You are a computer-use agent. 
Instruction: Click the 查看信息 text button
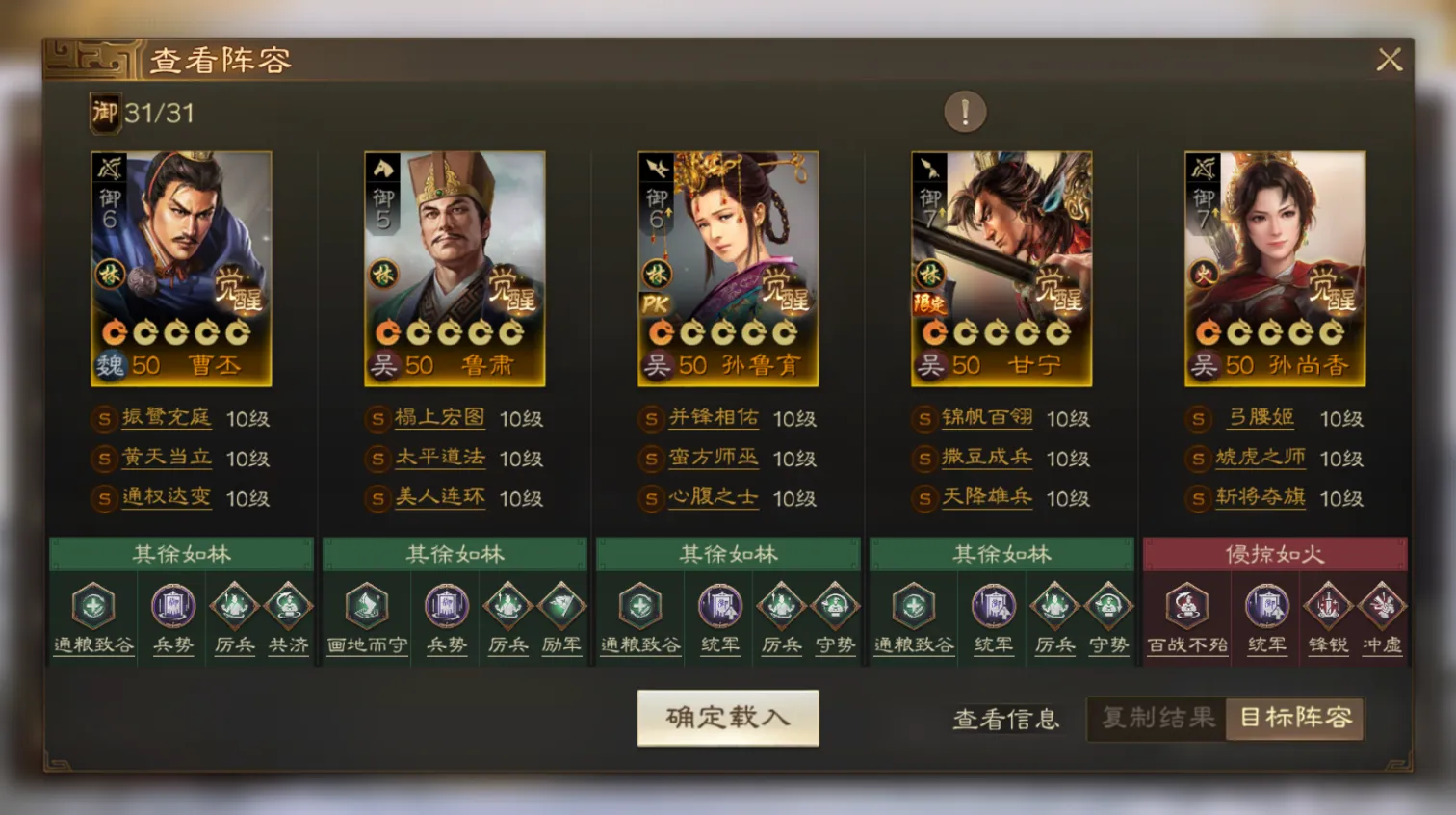(1005, 719)
